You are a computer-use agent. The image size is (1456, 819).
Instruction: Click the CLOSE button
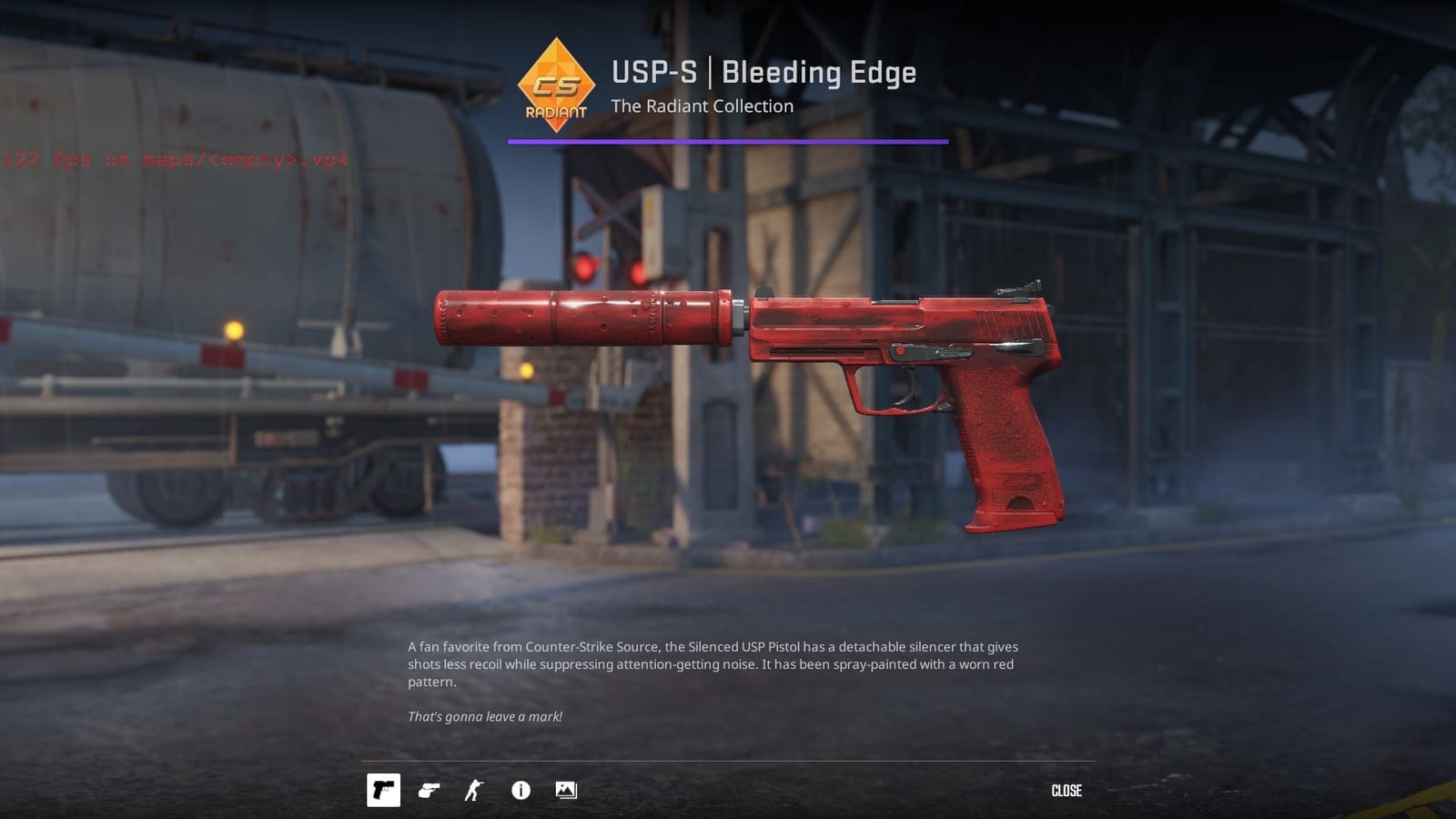pos(1066,791)
